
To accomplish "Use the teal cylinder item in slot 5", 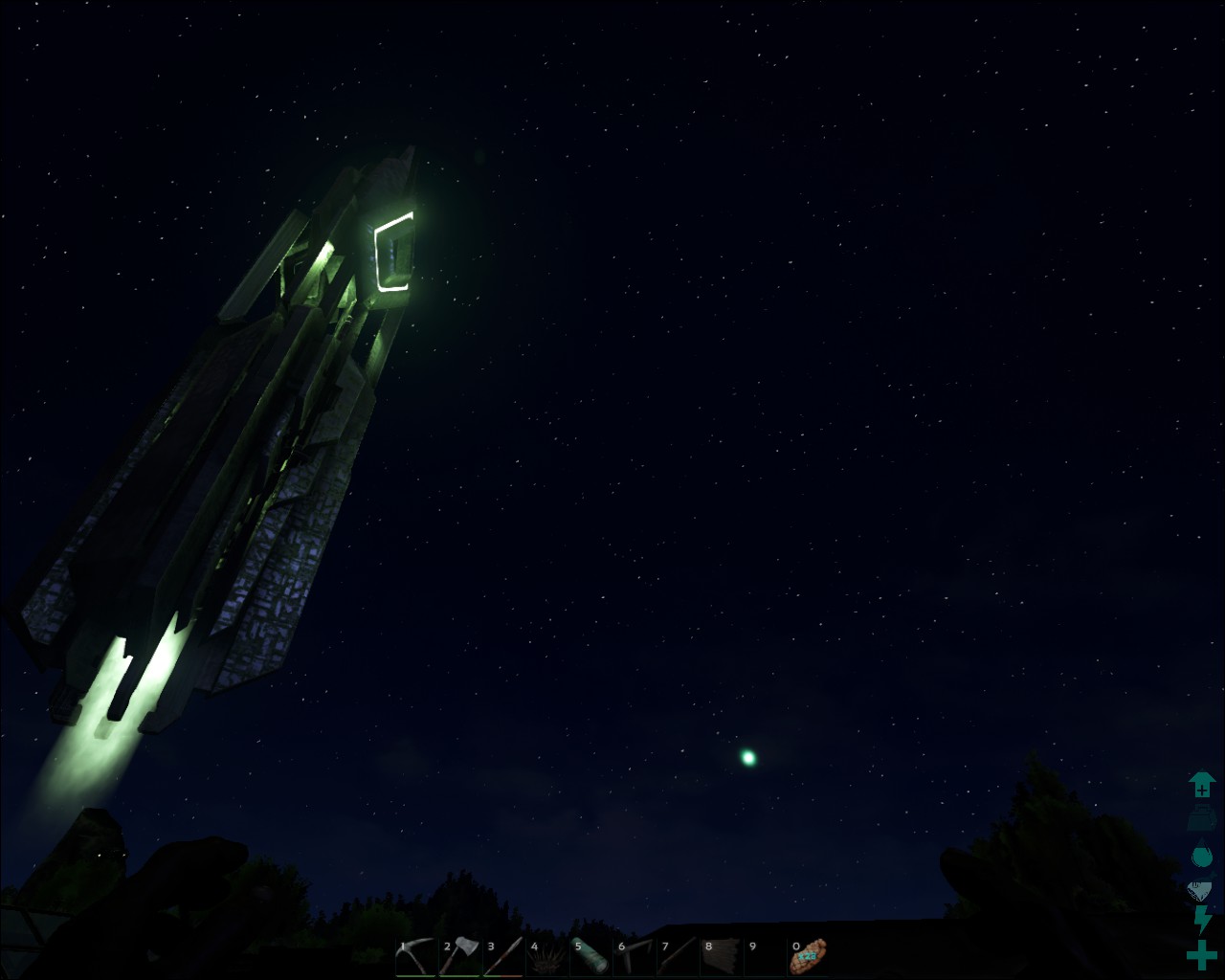I will tap(590, 956).
